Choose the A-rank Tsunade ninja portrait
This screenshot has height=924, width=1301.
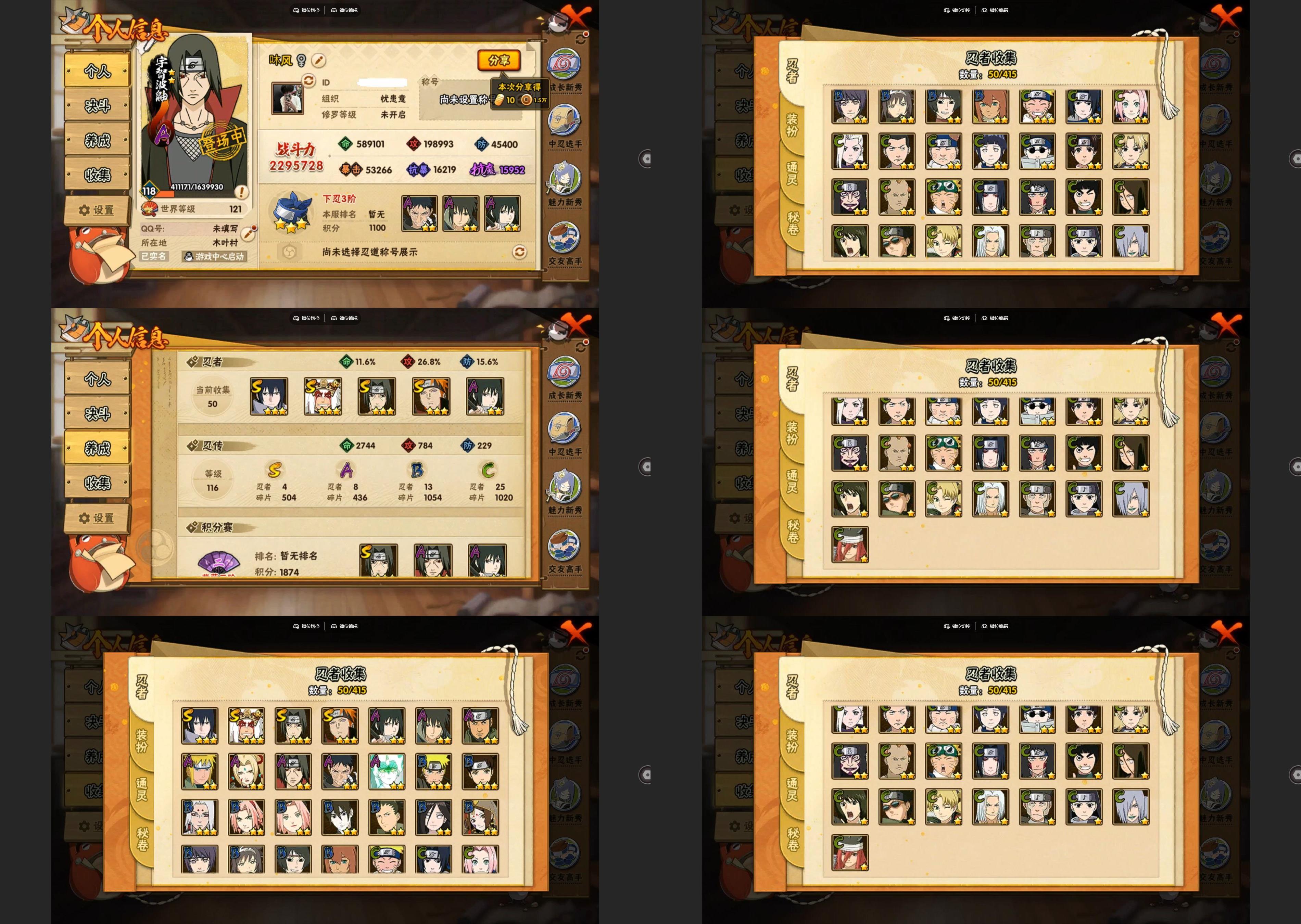tap(247, 771)
